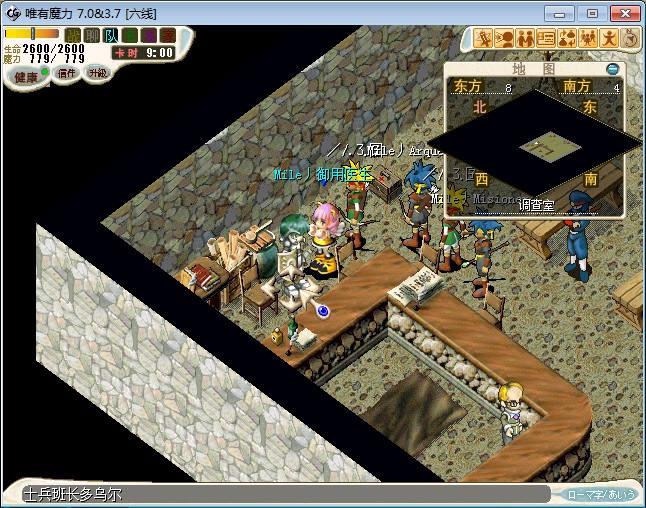Toggle the compass map icon
646x508 pixels.
point(630,39)
